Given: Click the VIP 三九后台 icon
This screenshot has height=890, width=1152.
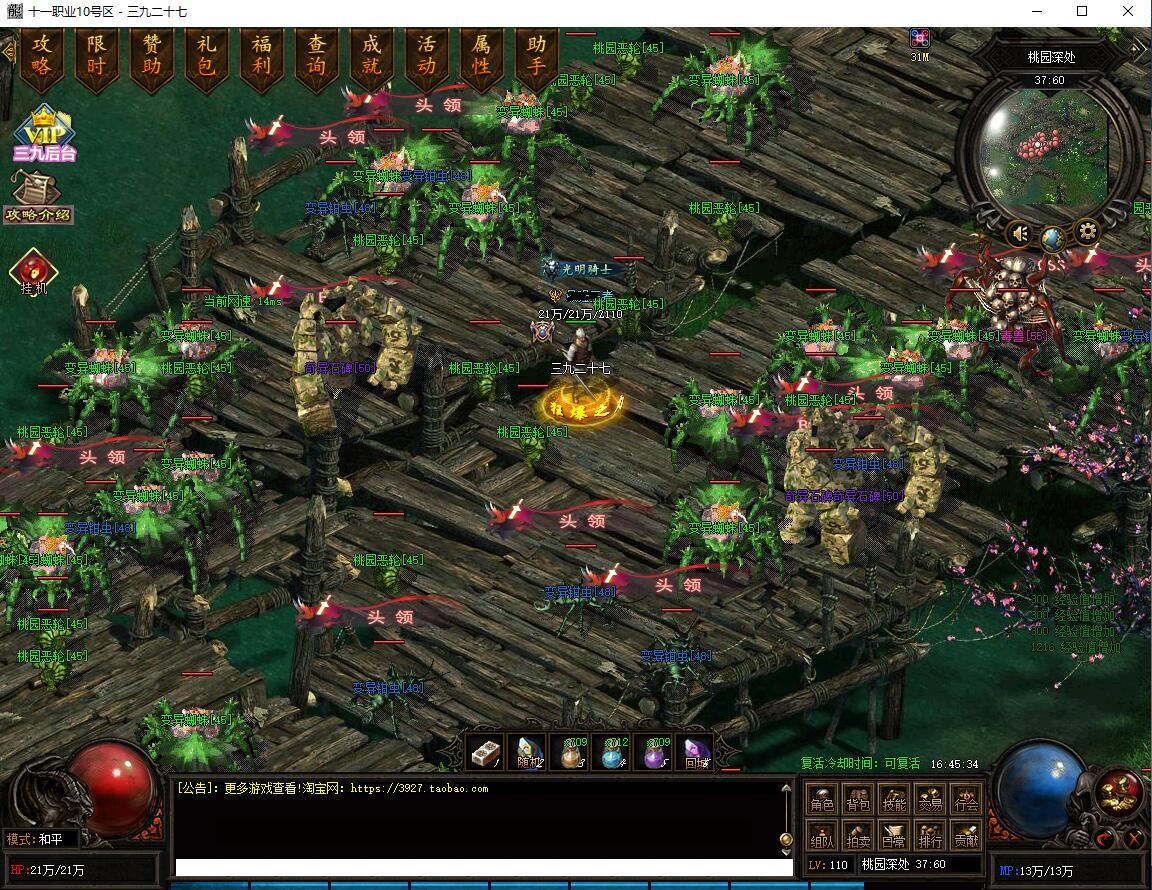Looking at the screenshot, I should tap(44, 134).
